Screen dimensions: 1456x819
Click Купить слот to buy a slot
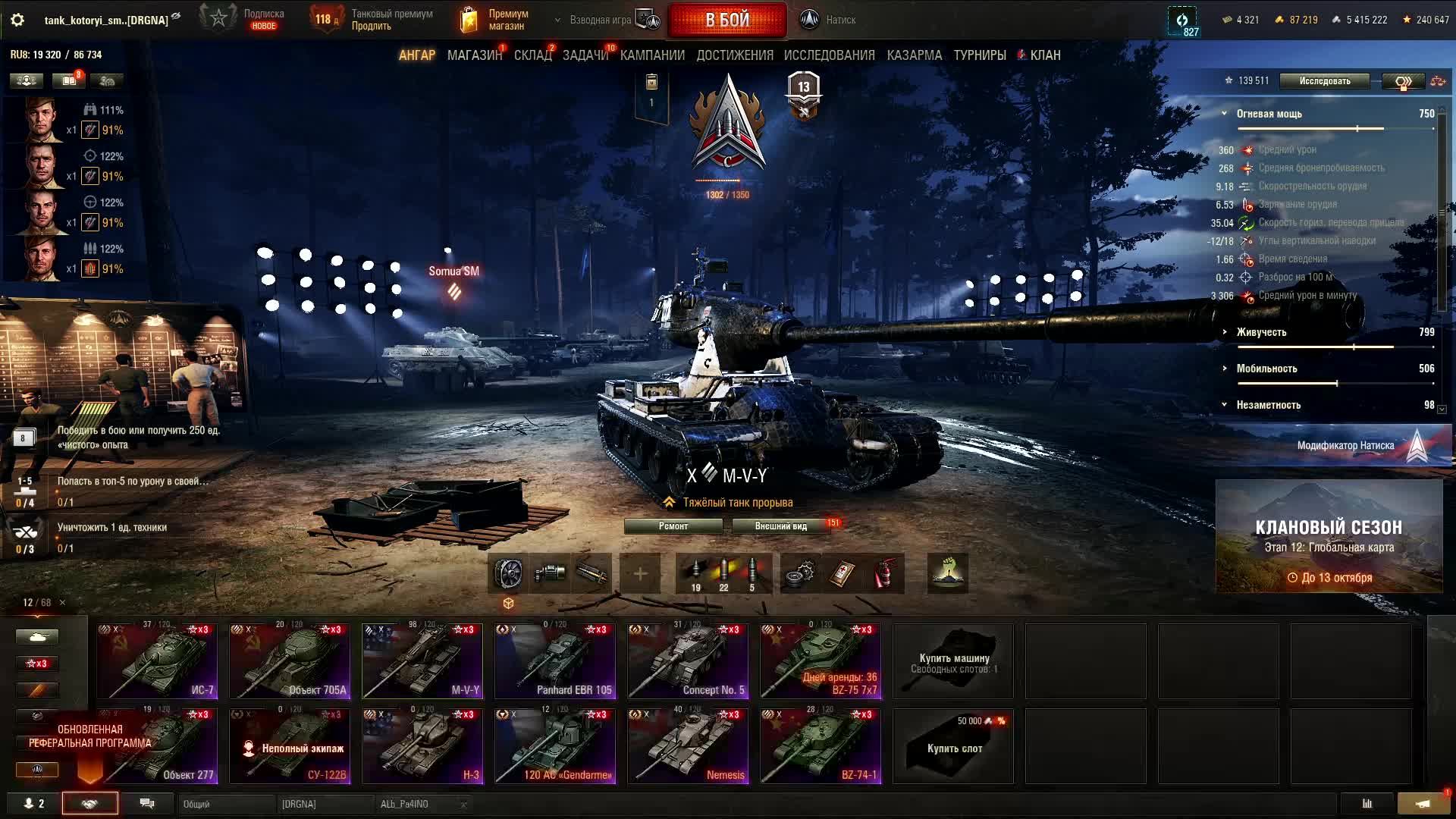[953, 746]
